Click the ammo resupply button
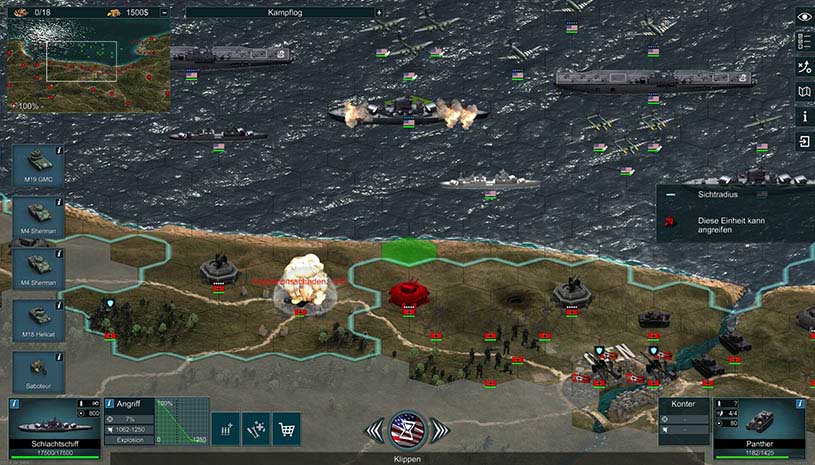The image size is (815, 465). click(x=226, y=427)
